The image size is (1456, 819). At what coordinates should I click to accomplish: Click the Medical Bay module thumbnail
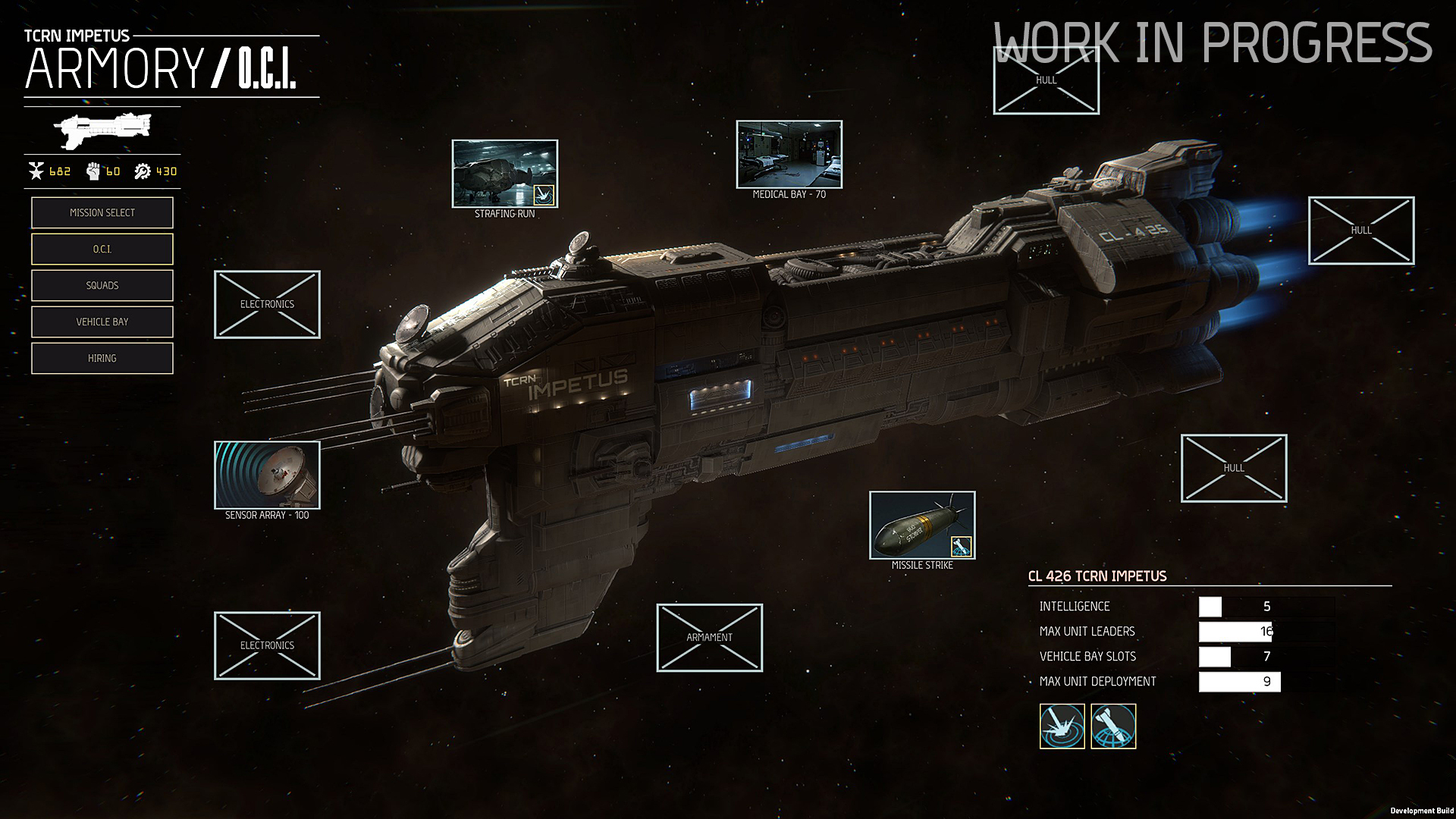tap(789, 155)
